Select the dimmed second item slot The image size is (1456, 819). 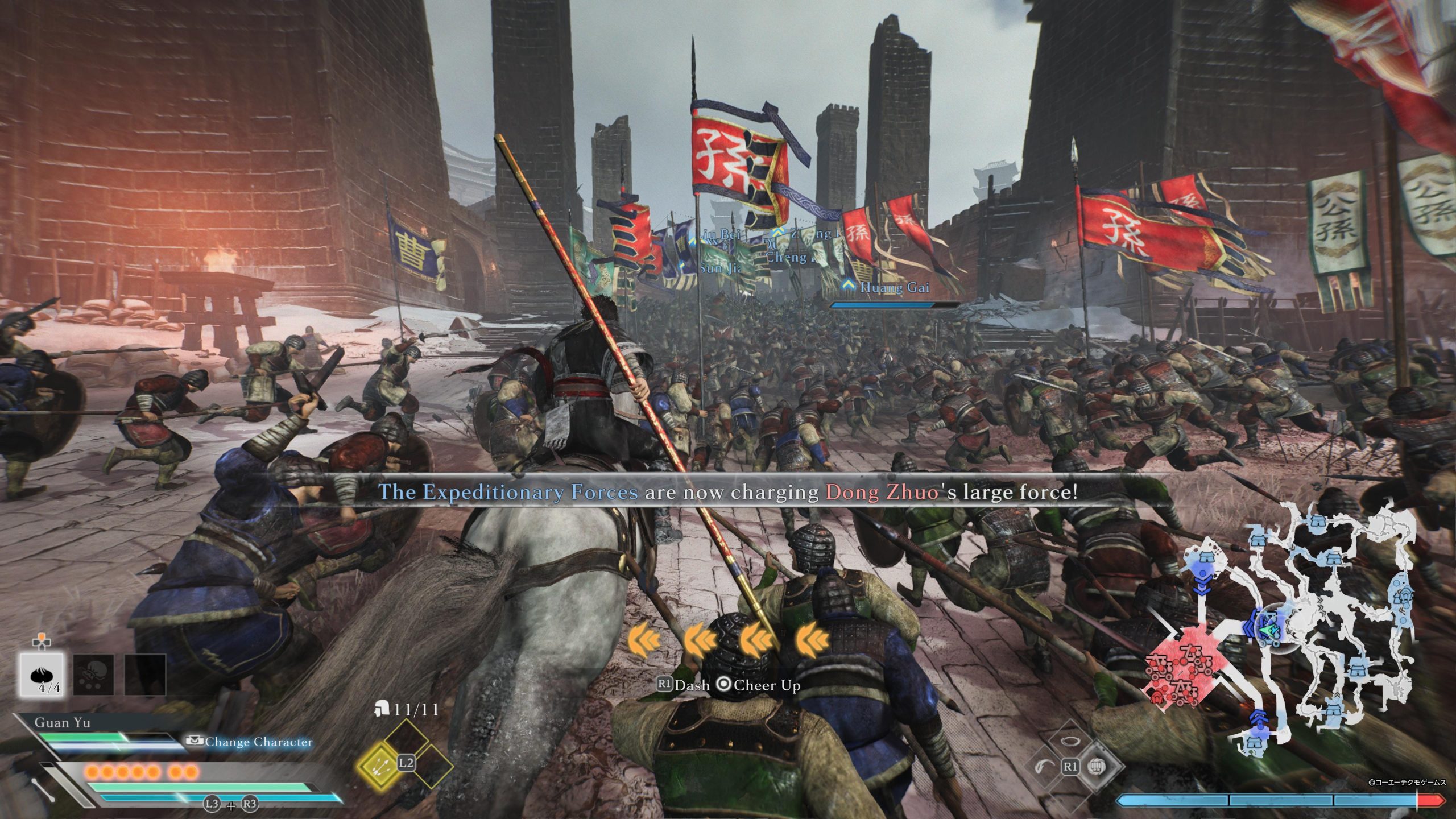click(93, 675)
